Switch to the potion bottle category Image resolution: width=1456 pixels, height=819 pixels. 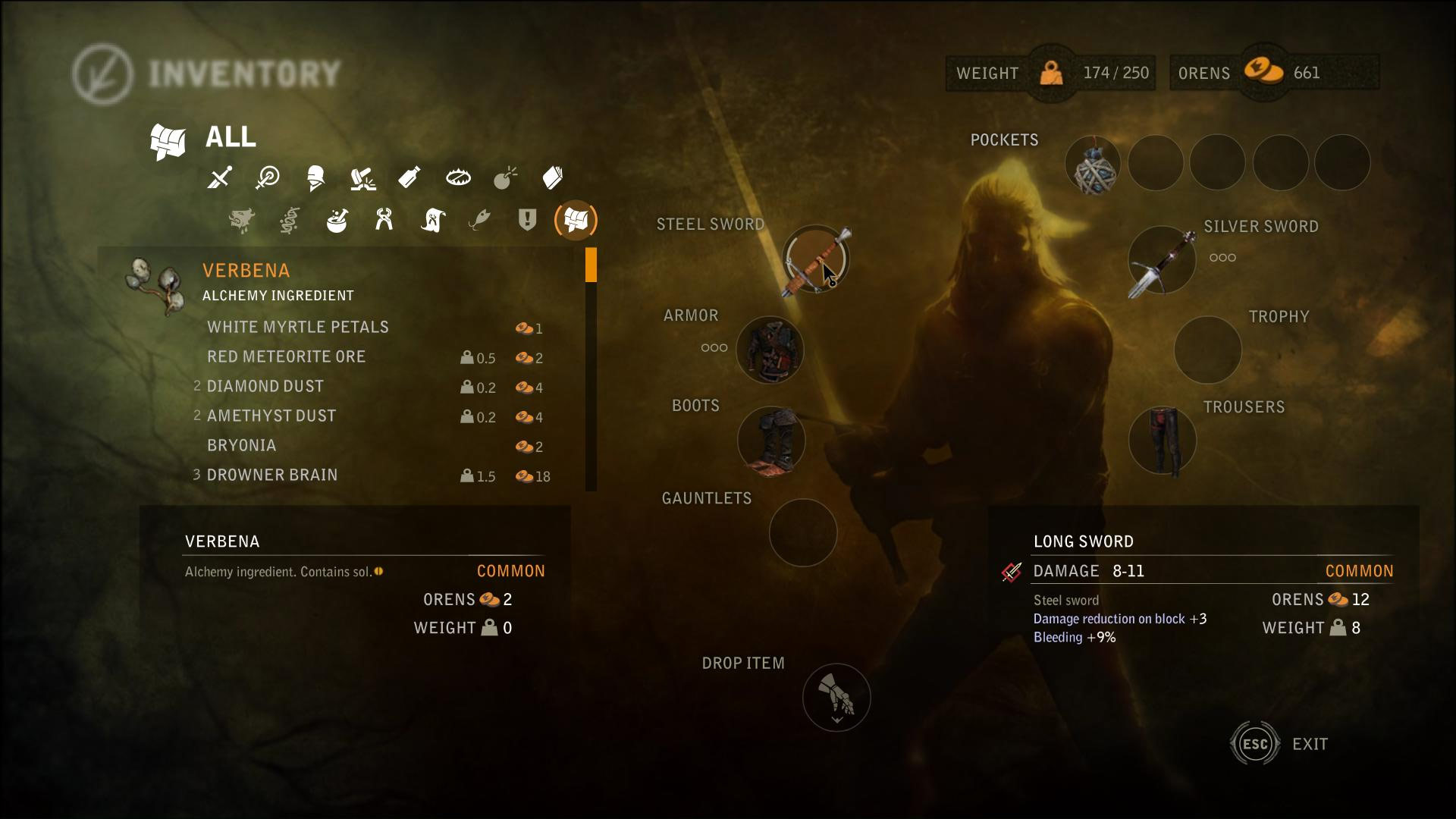(x=409, y=178)
